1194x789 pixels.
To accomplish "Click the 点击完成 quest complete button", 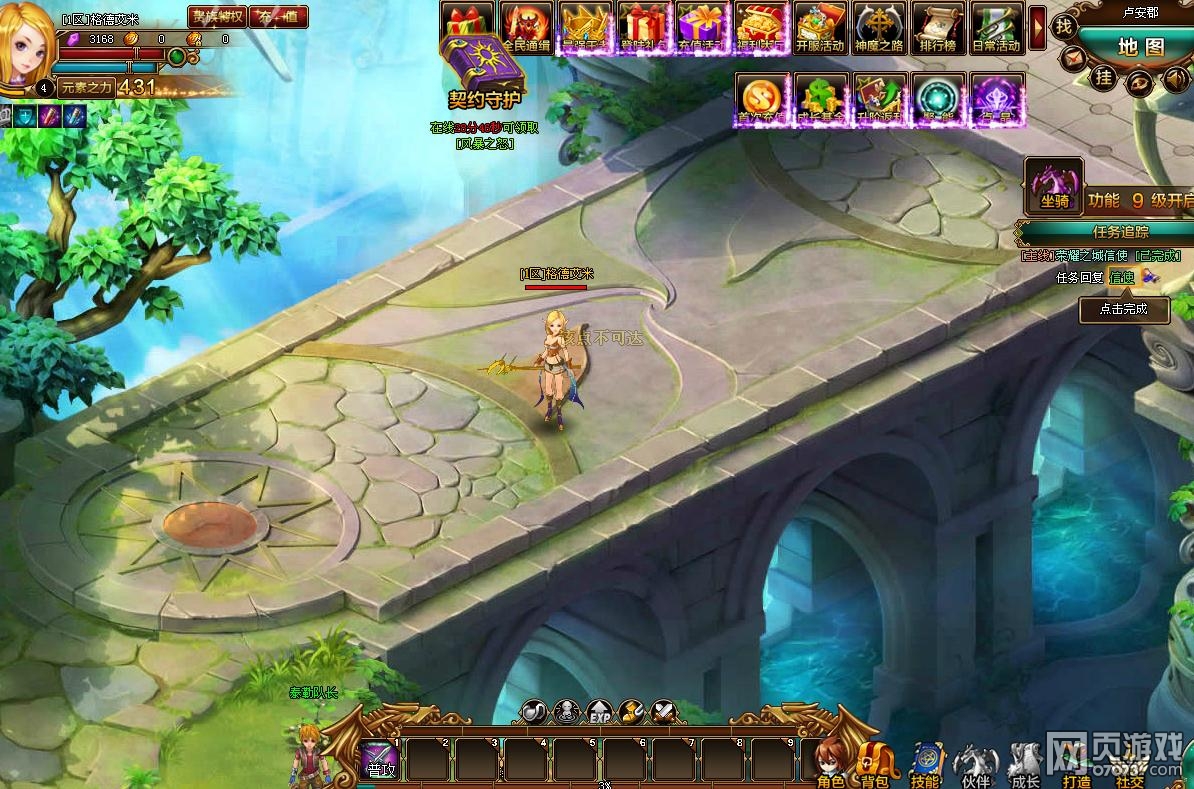I will 1125,309.
